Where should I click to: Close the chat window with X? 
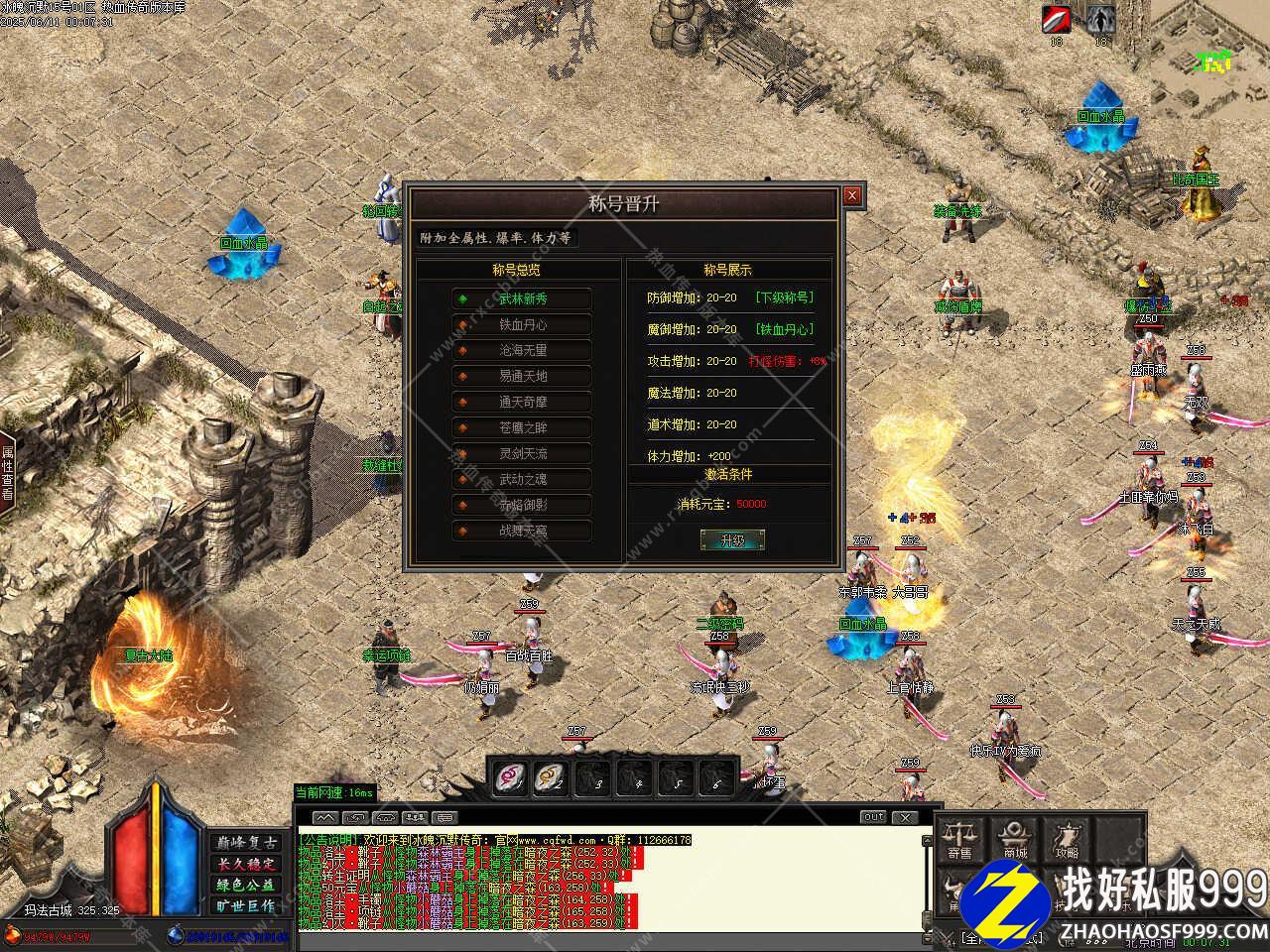pos(905,817)
